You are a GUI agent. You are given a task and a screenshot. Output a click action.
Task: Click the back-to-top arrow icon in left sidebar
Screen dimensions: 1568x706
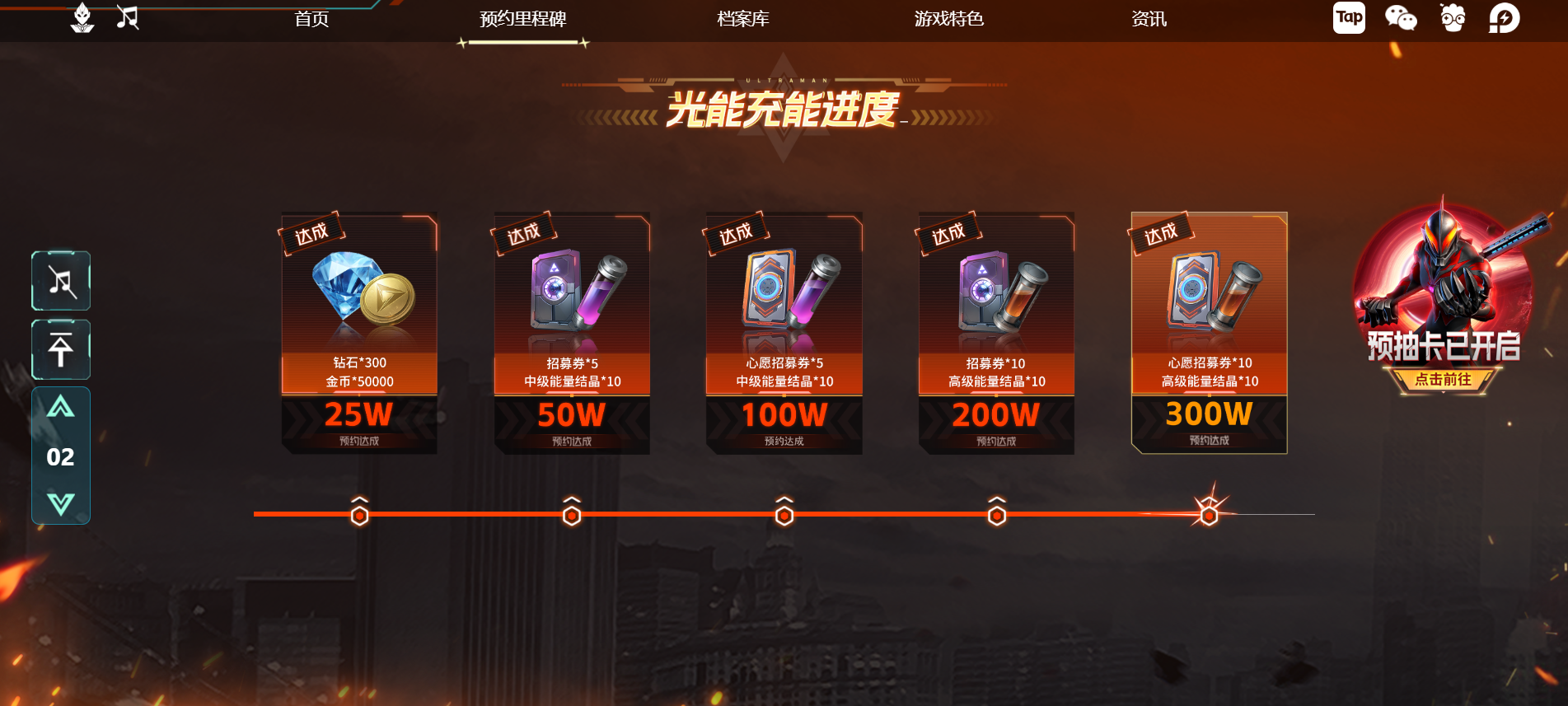tap(60, 349)
